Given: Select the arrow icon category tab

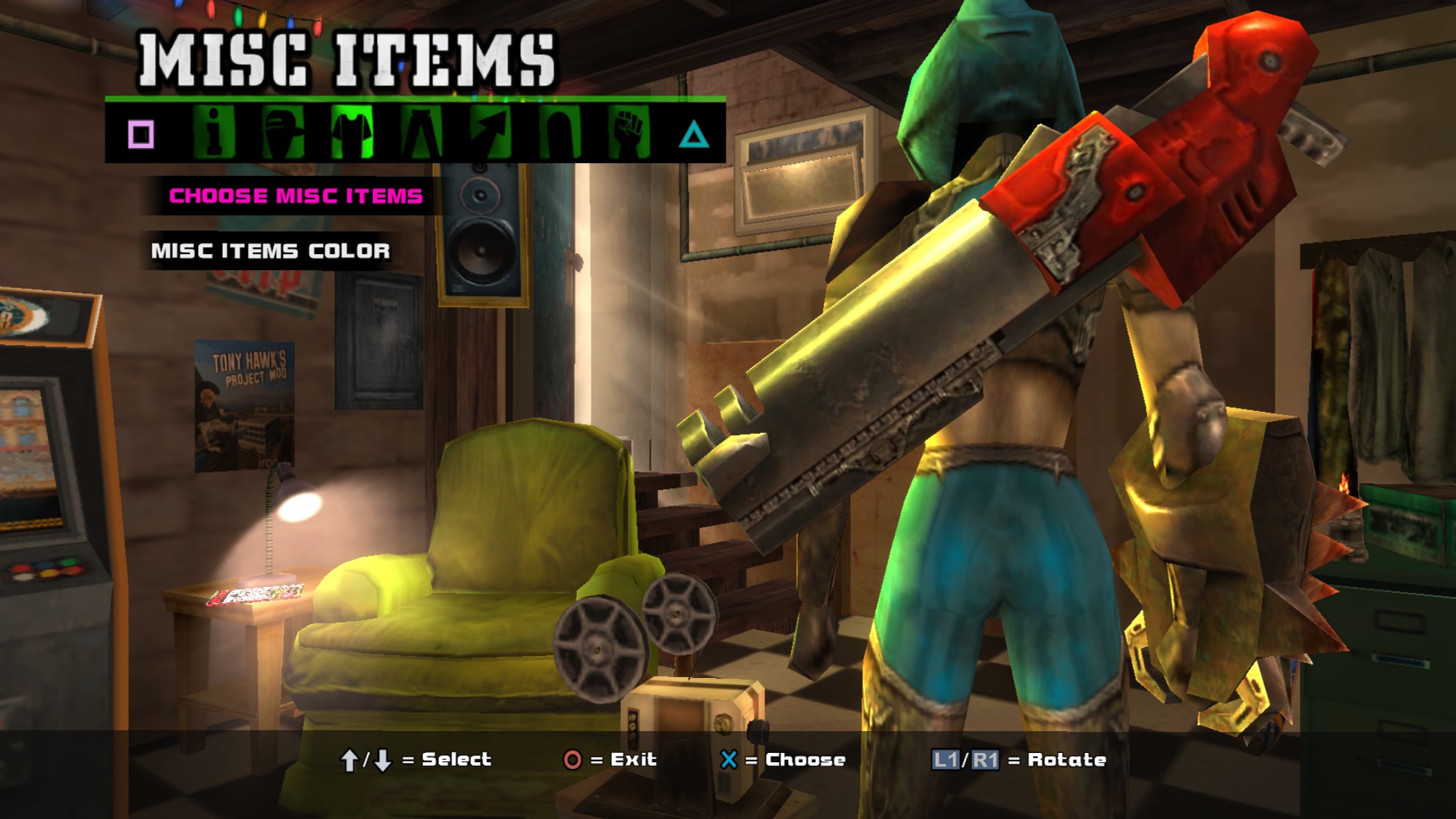Looking at the screenshot, I should (490, 133).
